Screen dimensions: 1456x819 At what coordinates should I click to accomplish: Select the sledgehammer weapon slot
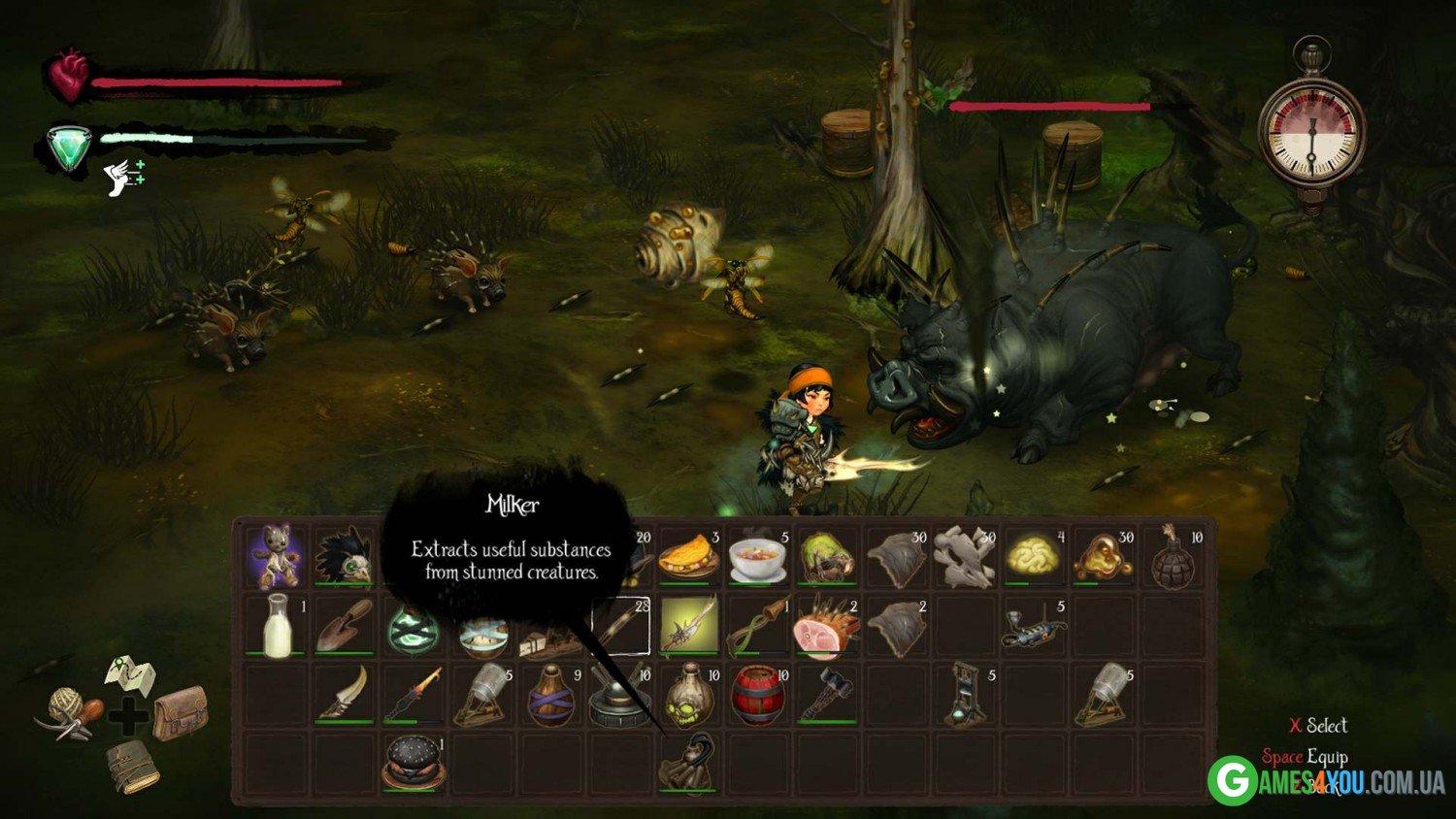[x=826, y=694]
